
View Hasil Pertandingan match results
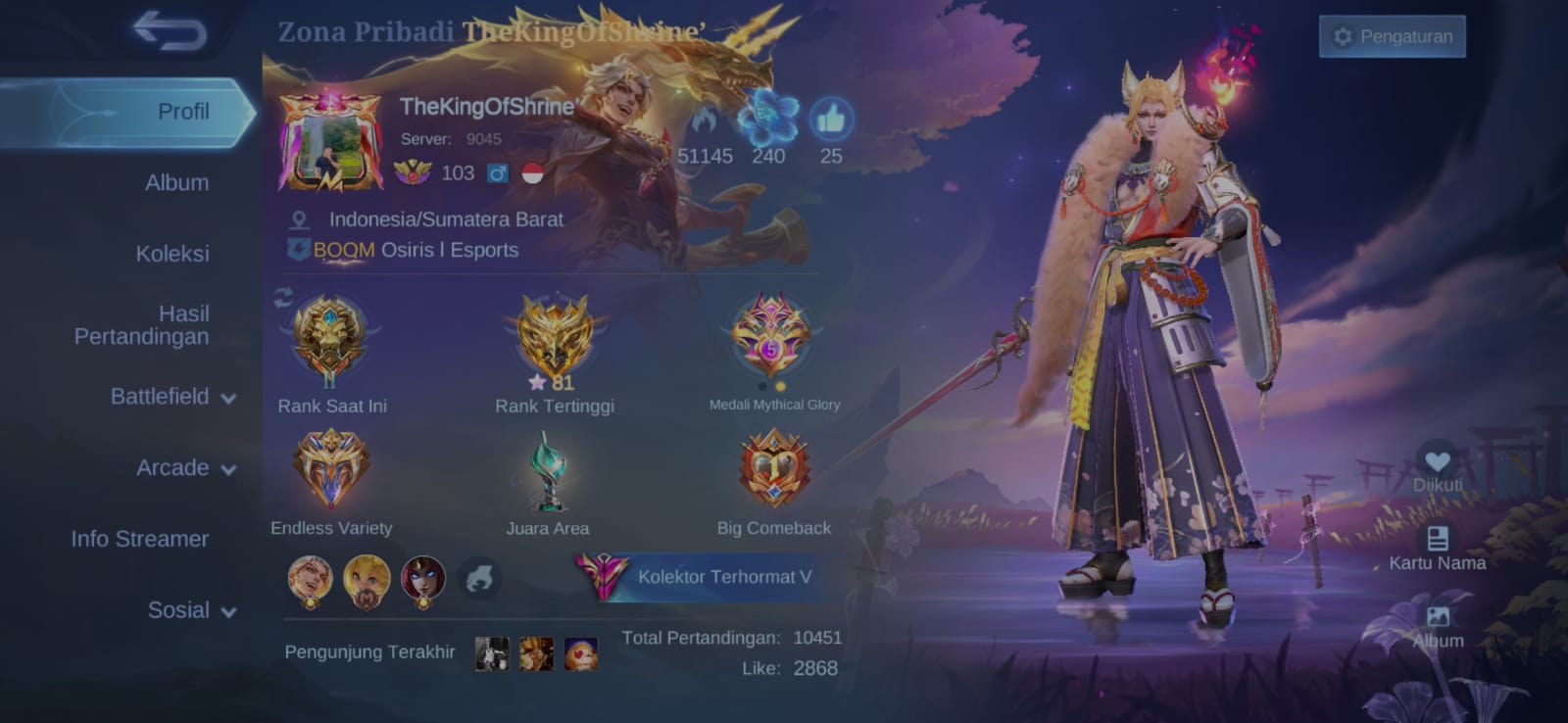point(142,325)
